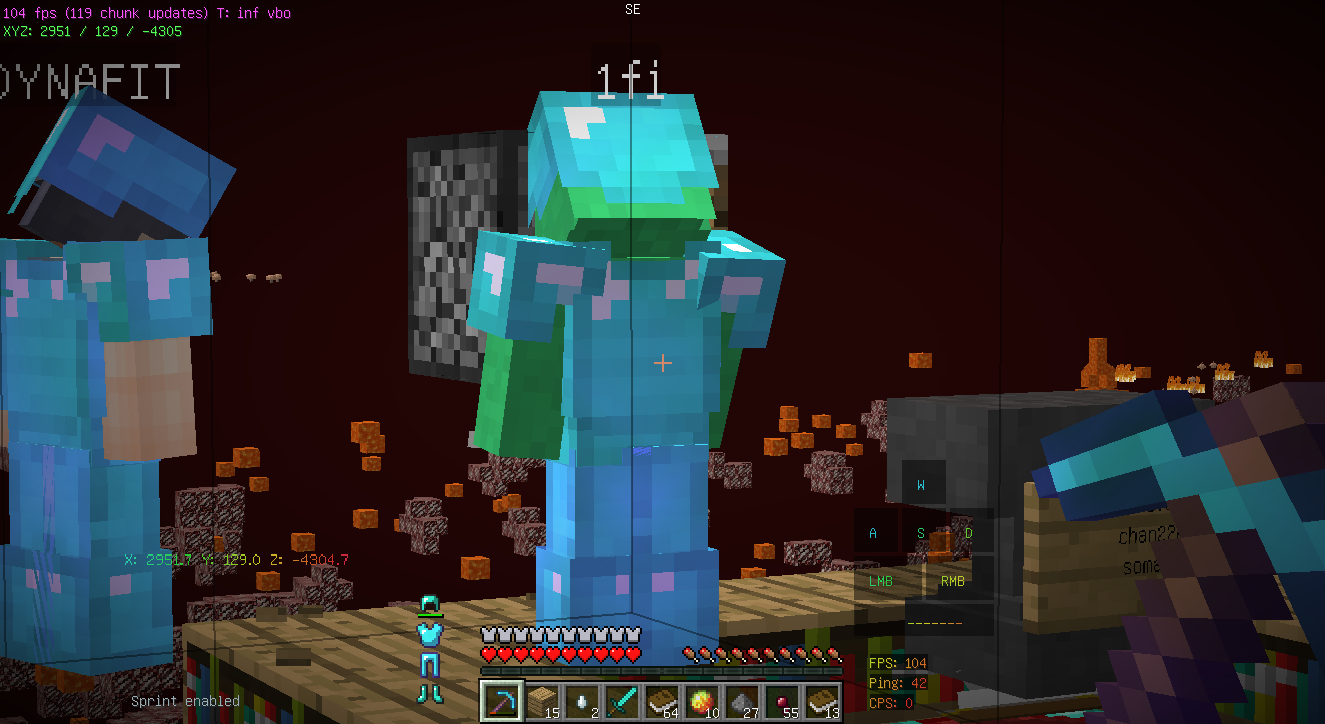Select the white teardrop item stack of 2
The height and width of the screenshot is (724, 1325).
(x=580, y=700)
